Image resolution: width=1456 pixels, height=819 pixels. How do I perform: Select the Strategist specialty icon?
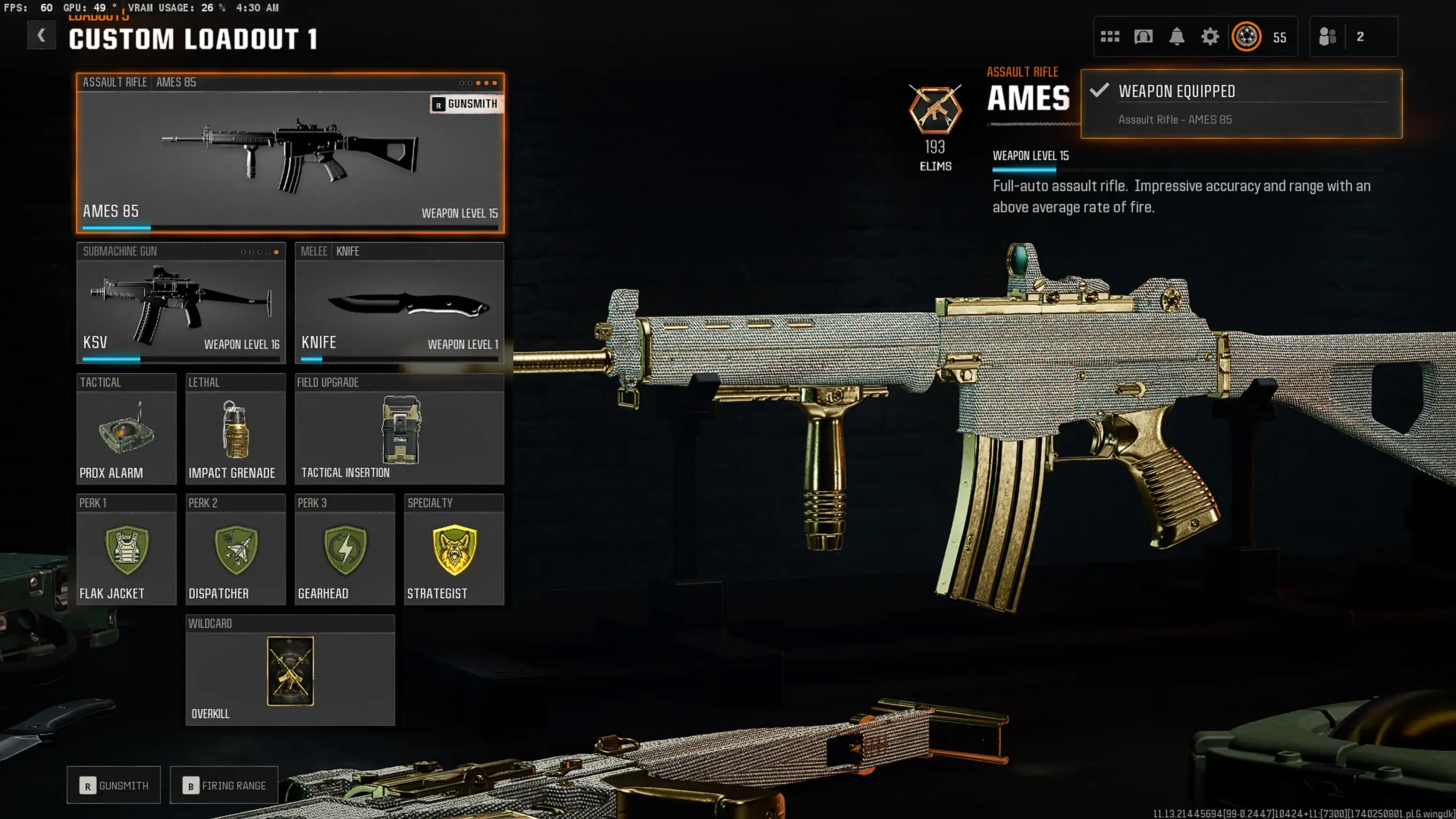coord(454,548)
